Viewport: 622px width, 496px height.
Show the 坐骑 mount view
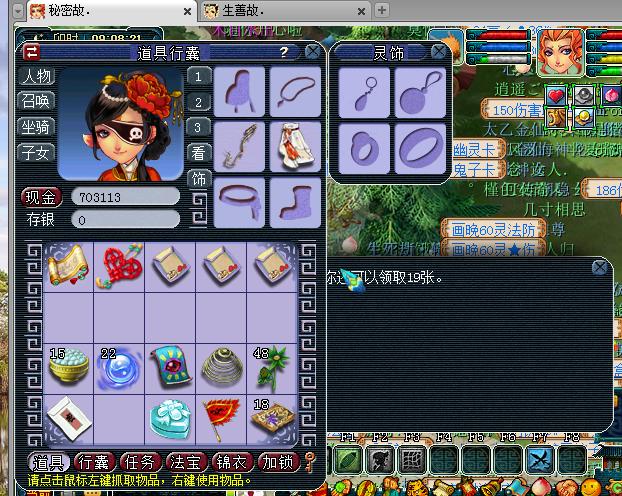click(x=37, y=127)
